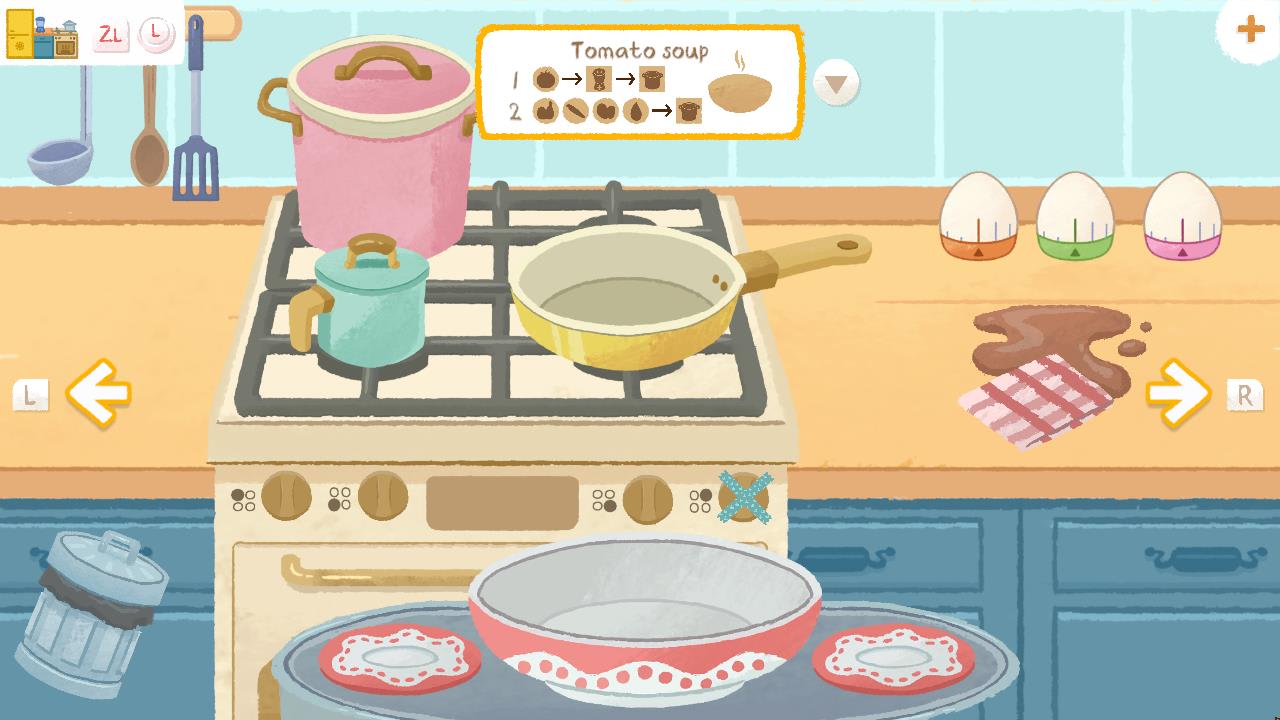The height and width of the screenshot is (720, 1280).
Task: Click the pot icon ending recipe step 2
Action: pos(690,109)
